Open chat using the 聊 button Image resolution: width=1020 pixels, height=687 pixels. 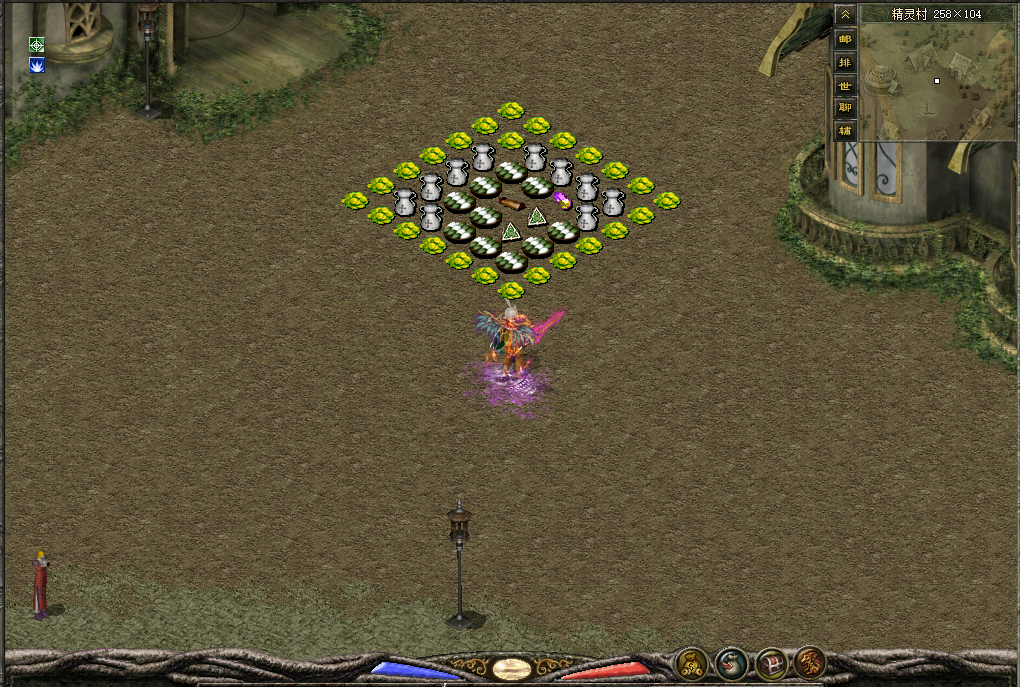[845, 108]
